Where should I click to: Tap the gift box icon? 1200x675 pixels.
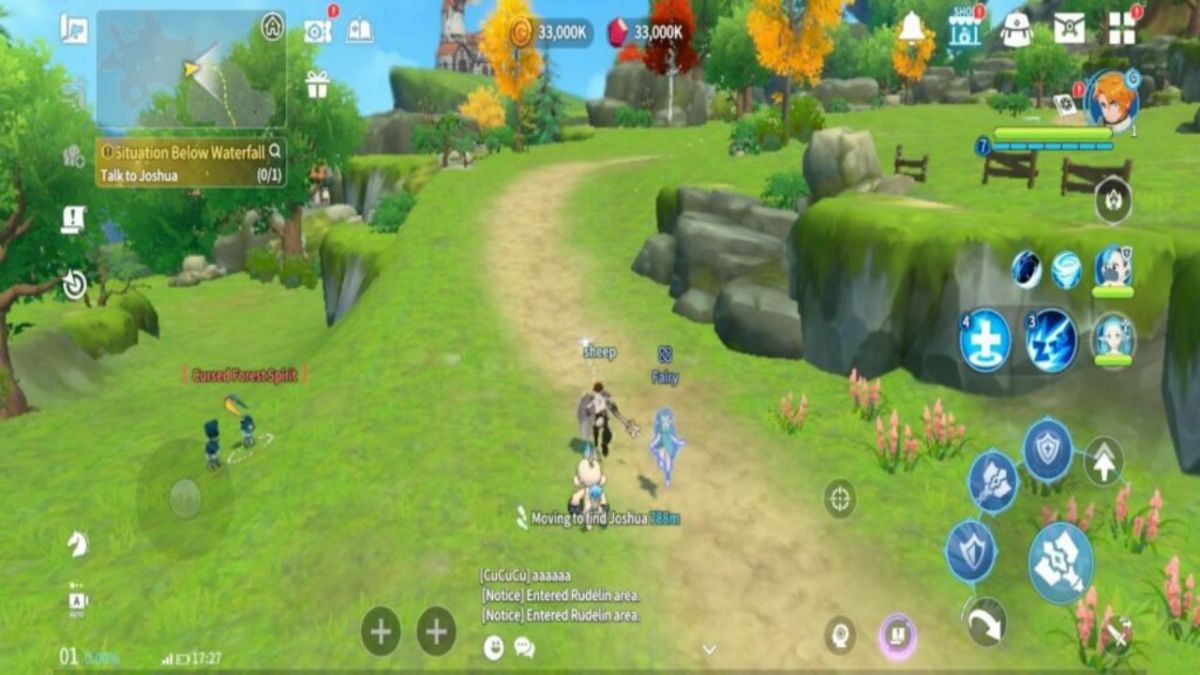pyautogui.click(x=317, y=85)
